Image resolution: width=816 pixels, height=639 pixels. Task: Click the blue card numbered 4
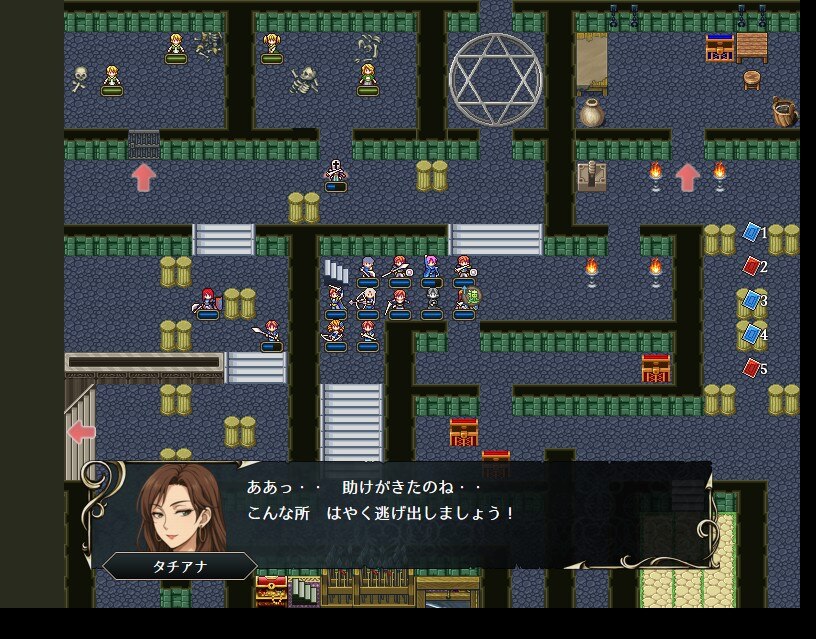[x=752, y=334]
